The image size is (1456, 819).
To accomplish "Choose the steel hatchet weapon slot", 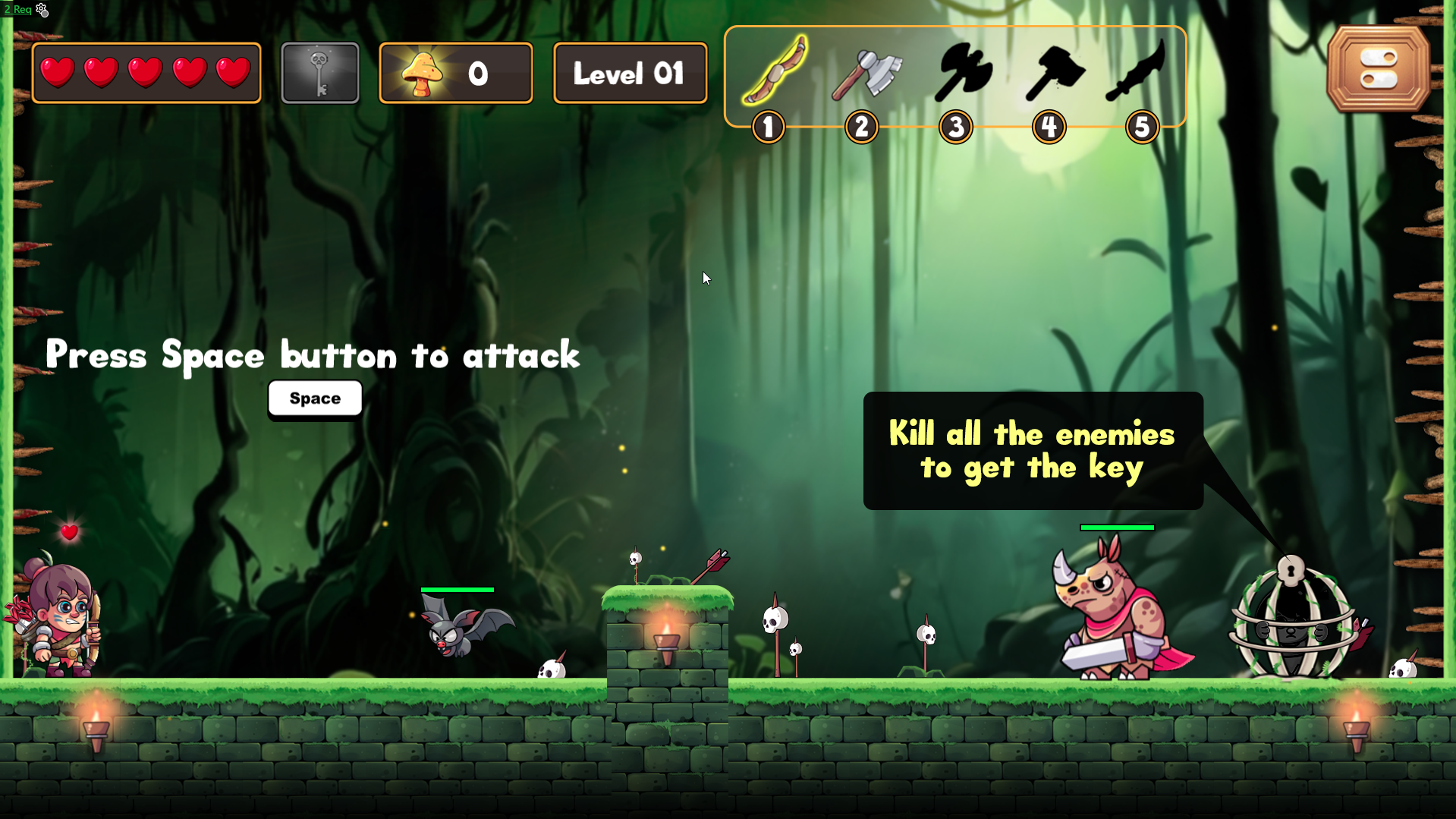I will pyautogui.click(x=866, y=74).
